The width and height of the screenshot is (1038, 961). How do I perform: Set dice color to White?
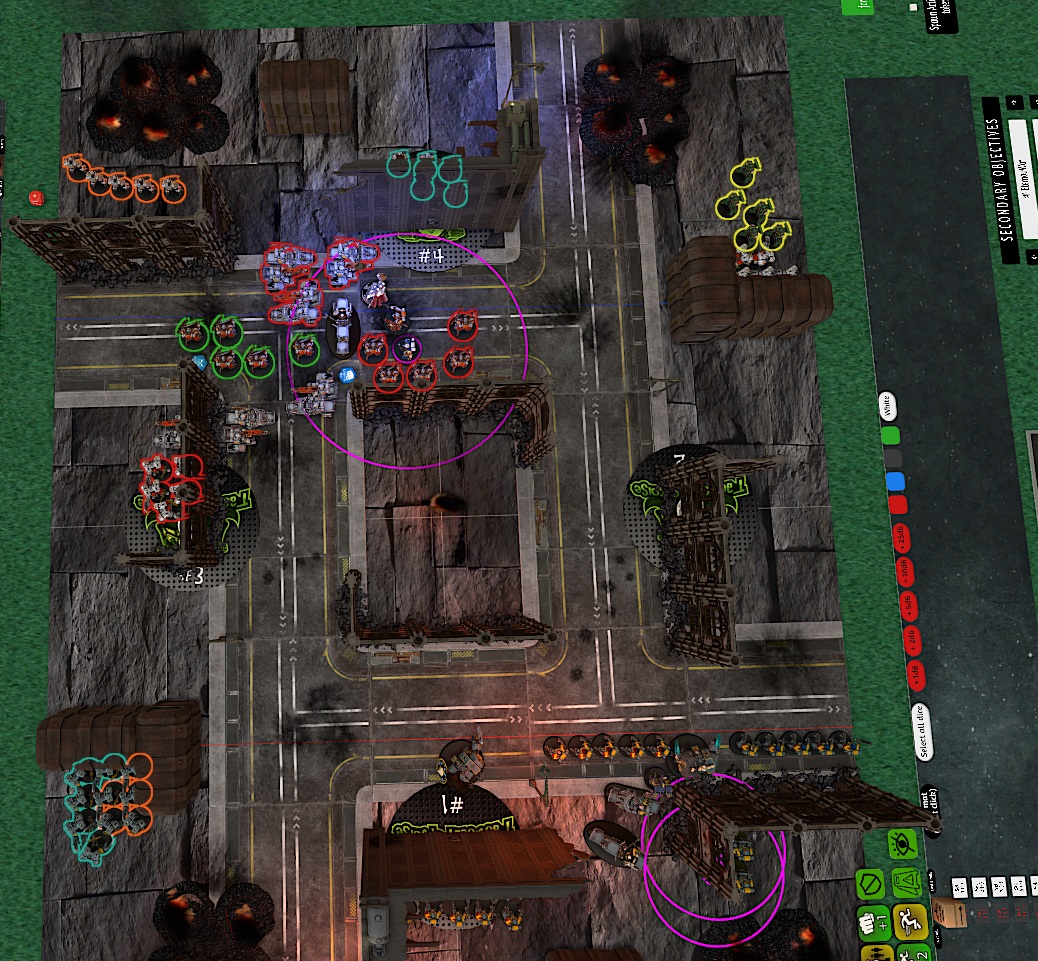point(885,406)
